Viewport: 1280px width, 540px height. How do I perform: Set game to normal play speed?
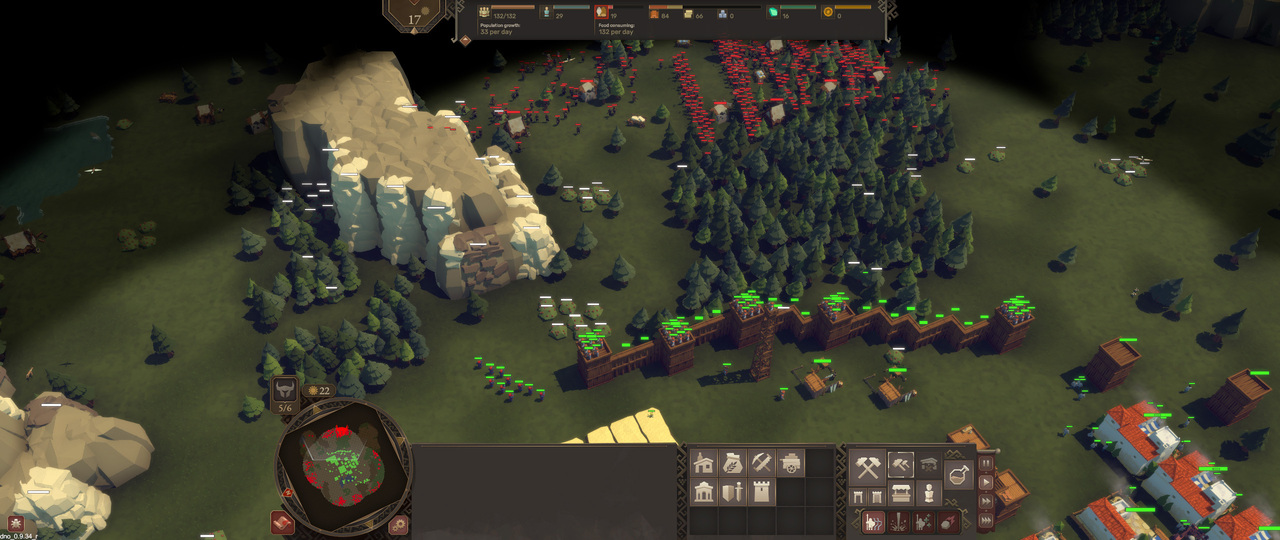click(987, 482)
